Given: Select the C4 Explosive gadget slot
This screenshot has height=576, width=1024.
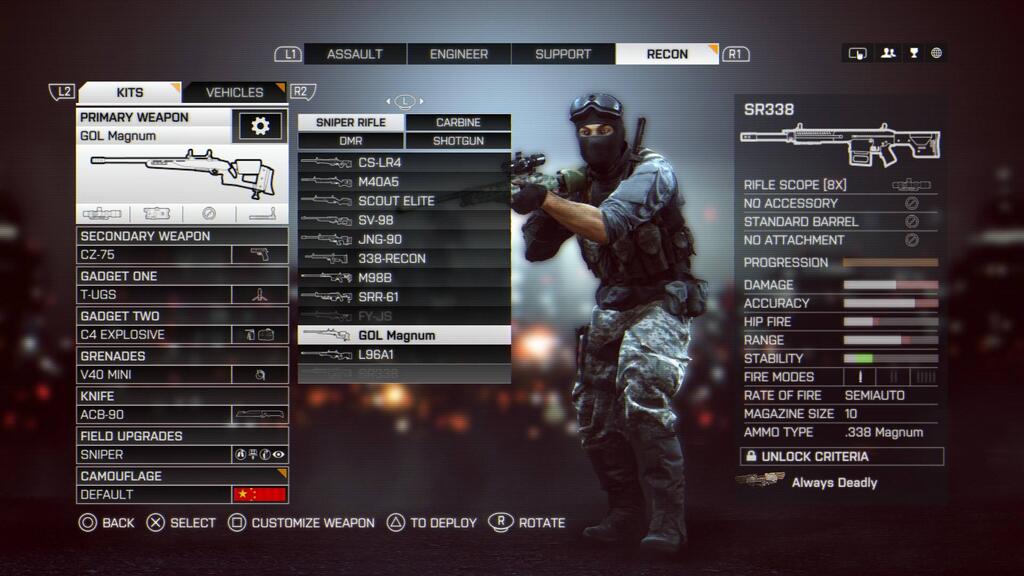Looking at the screenshot, I should click(182, 335).
